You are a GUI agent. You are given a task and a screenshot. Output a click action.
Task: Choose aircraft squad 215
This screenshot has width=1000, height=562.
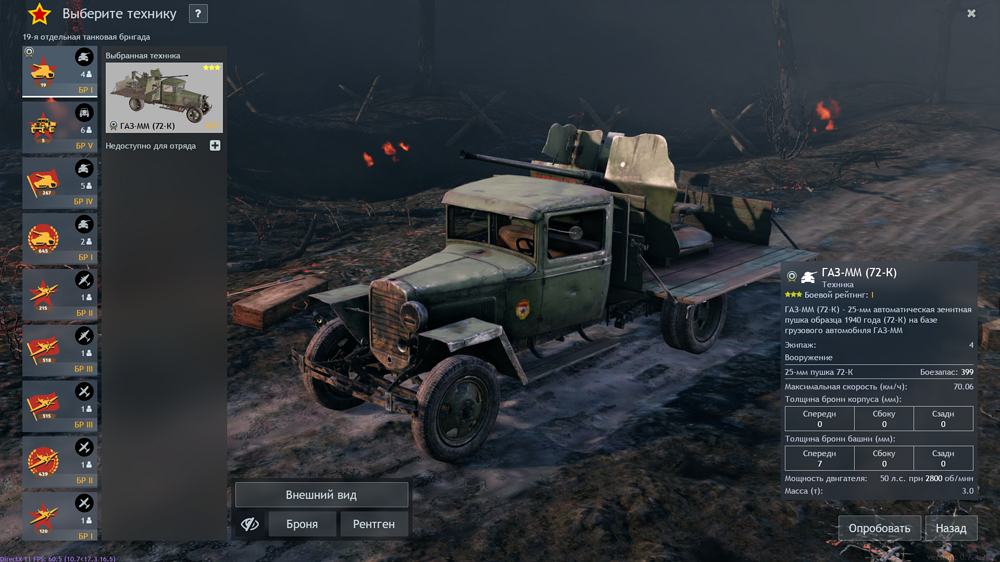[x=60, y=296]
